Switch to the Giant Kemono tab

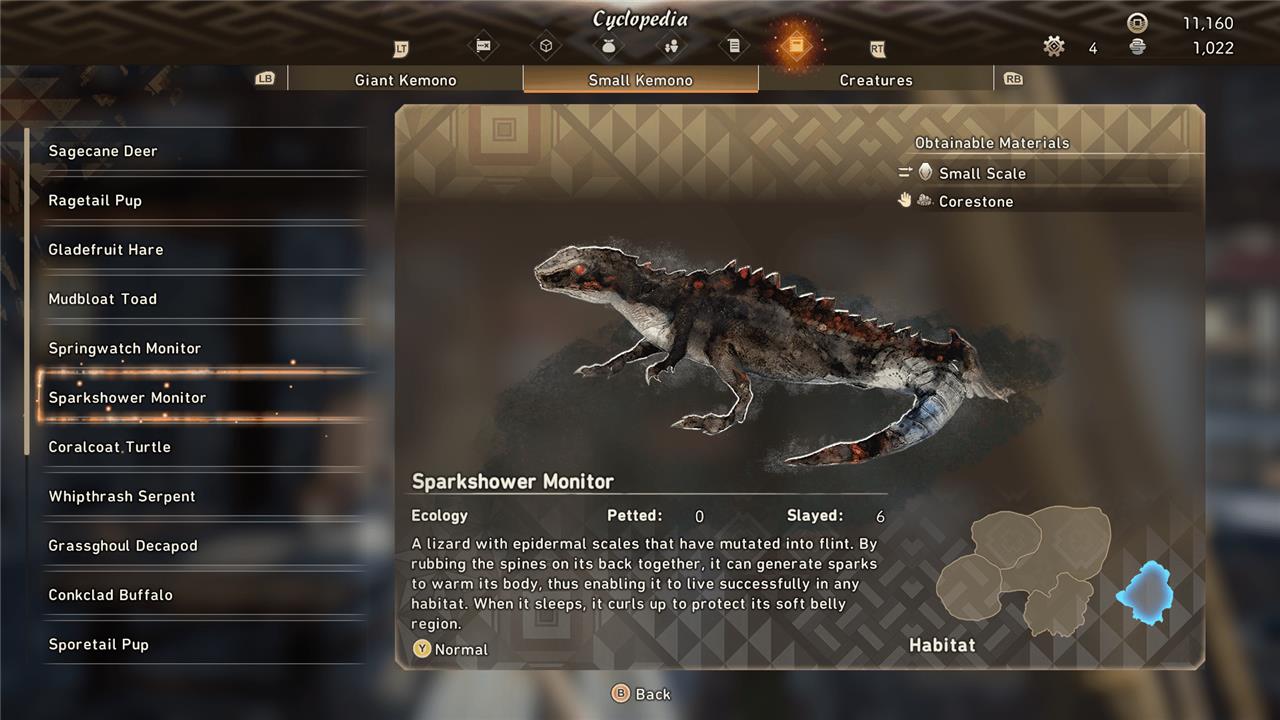tap(405, 80)
